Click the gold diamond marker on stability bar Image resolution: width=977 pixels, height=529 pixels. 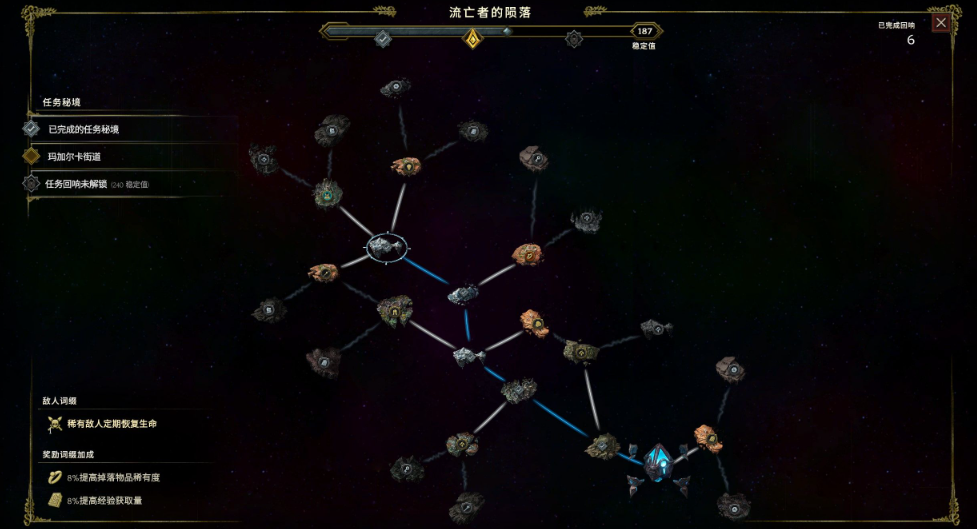pos(473,38)
